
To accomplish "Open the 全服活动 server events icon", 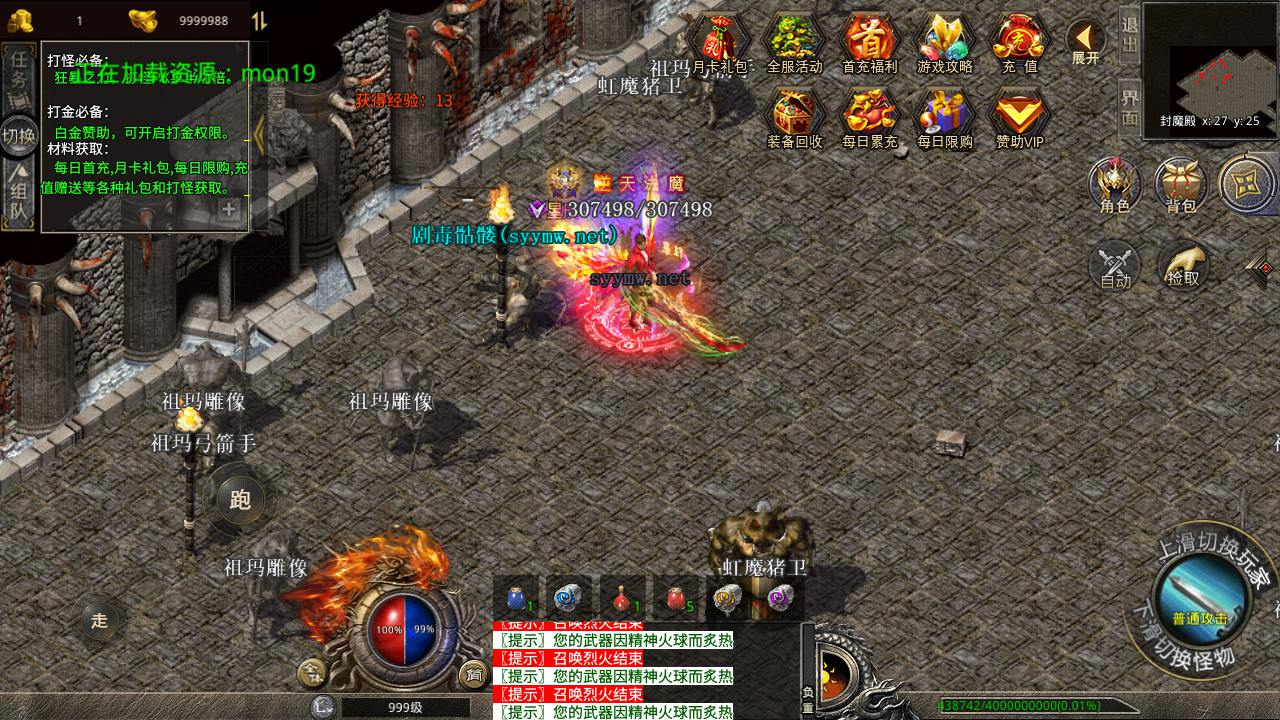I will 794,42.
